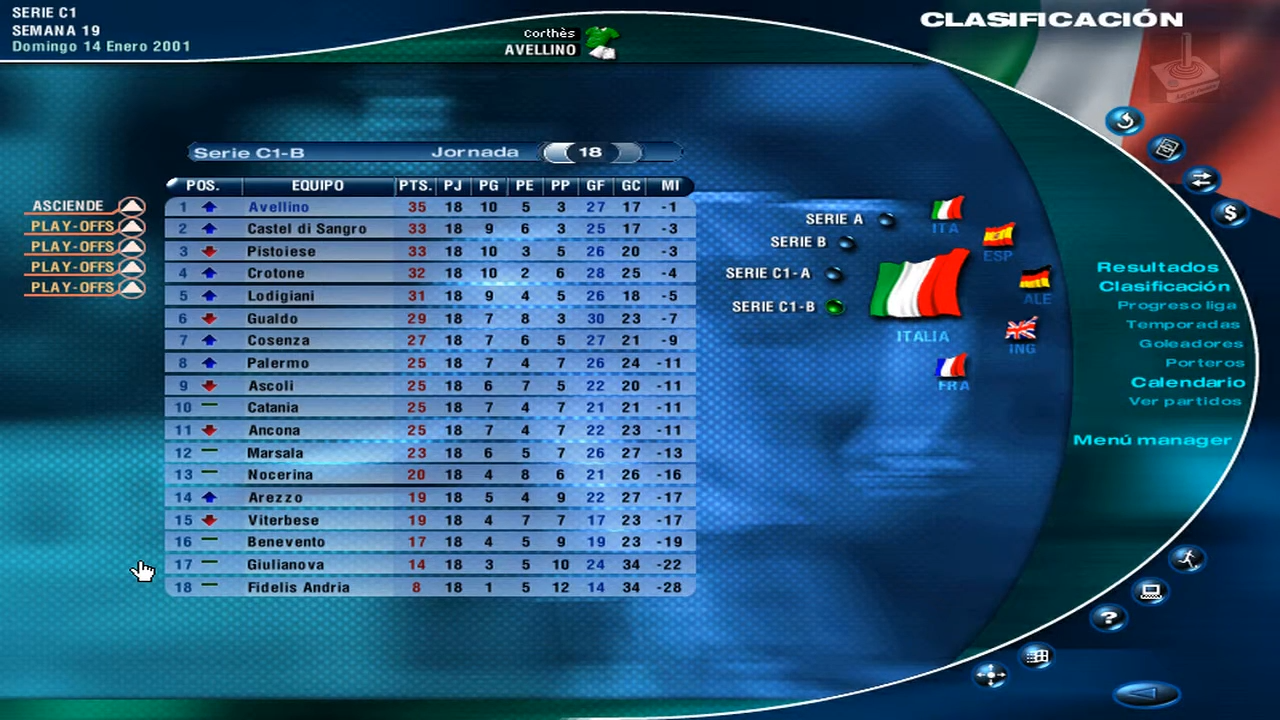
Task: Click the directional pad navigation icon
Action: tap(991, 676)
